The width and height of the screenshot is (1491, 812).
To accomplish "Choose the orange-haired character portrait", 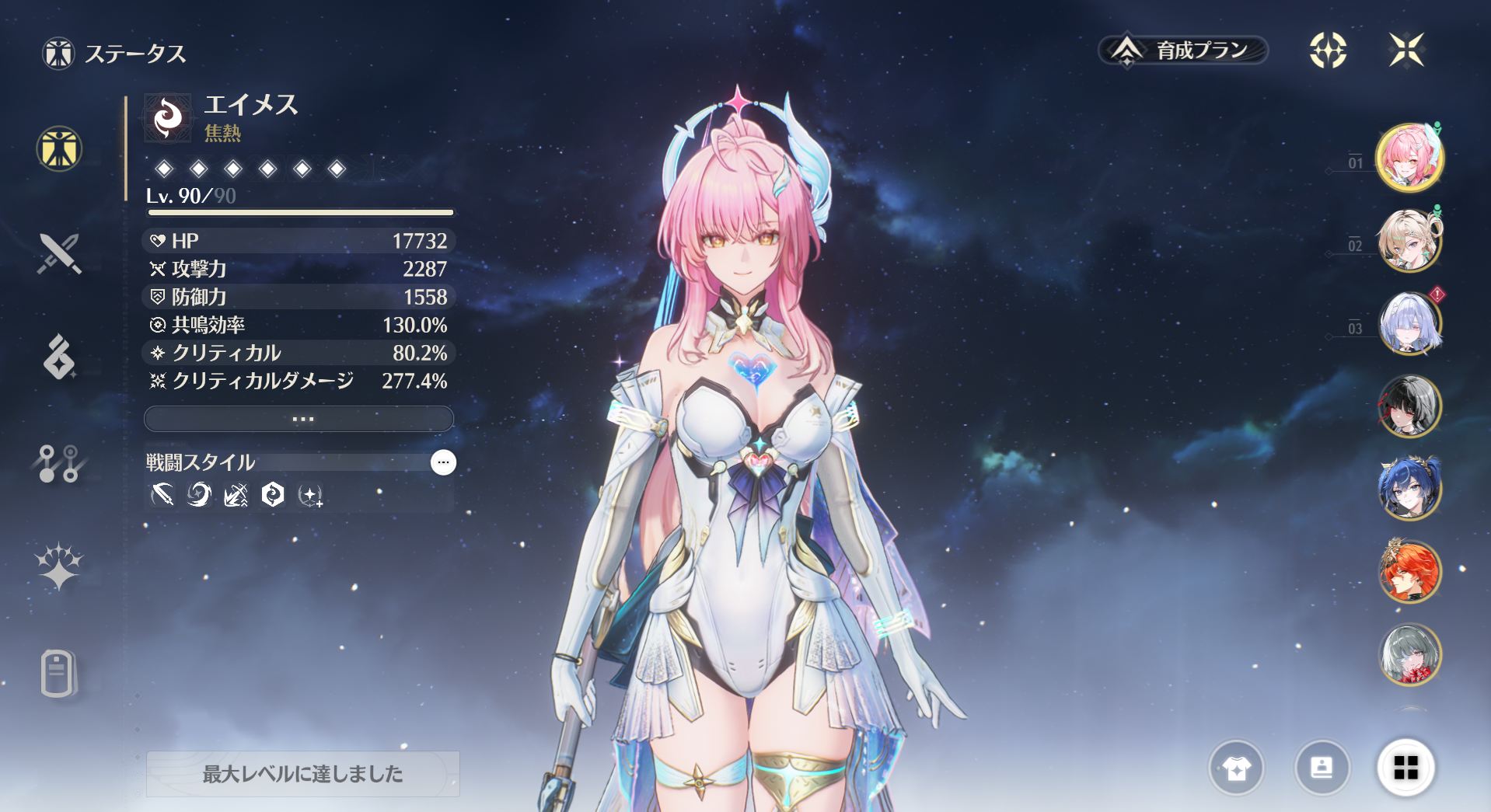I will [1409, 572].
